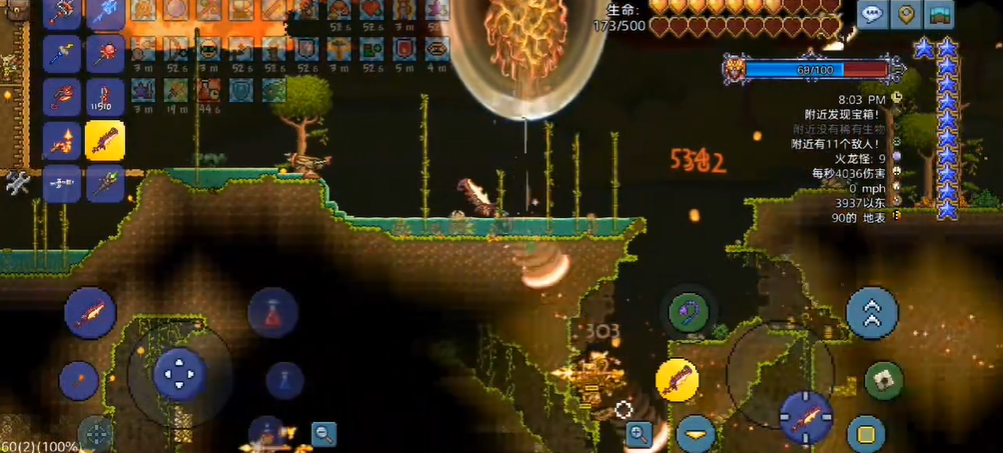Use the red healing potion quick button
Image resolution: width=1003 pixels, height=453 pixels.
272,313
